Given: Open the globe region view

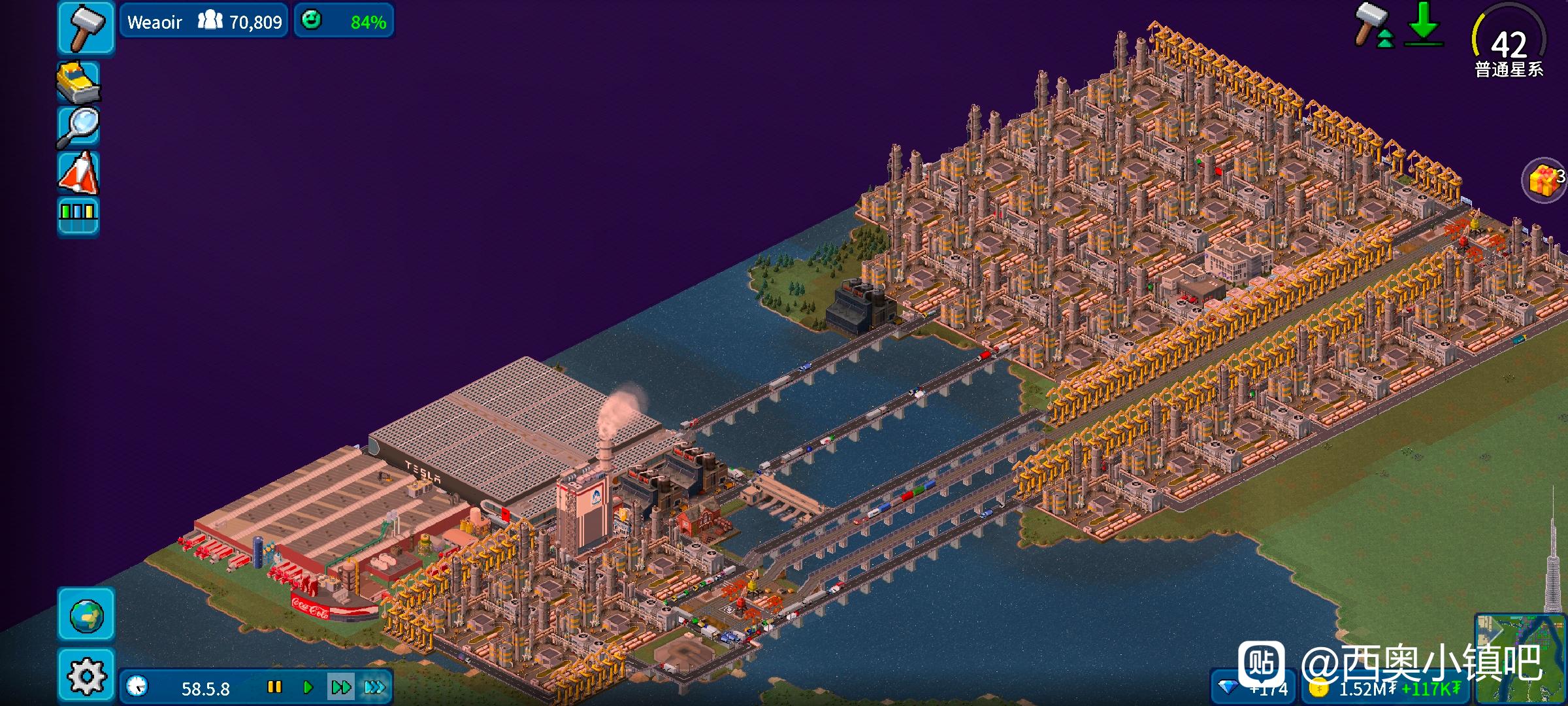Looking at the screenshot, I should tap(86, 614).
